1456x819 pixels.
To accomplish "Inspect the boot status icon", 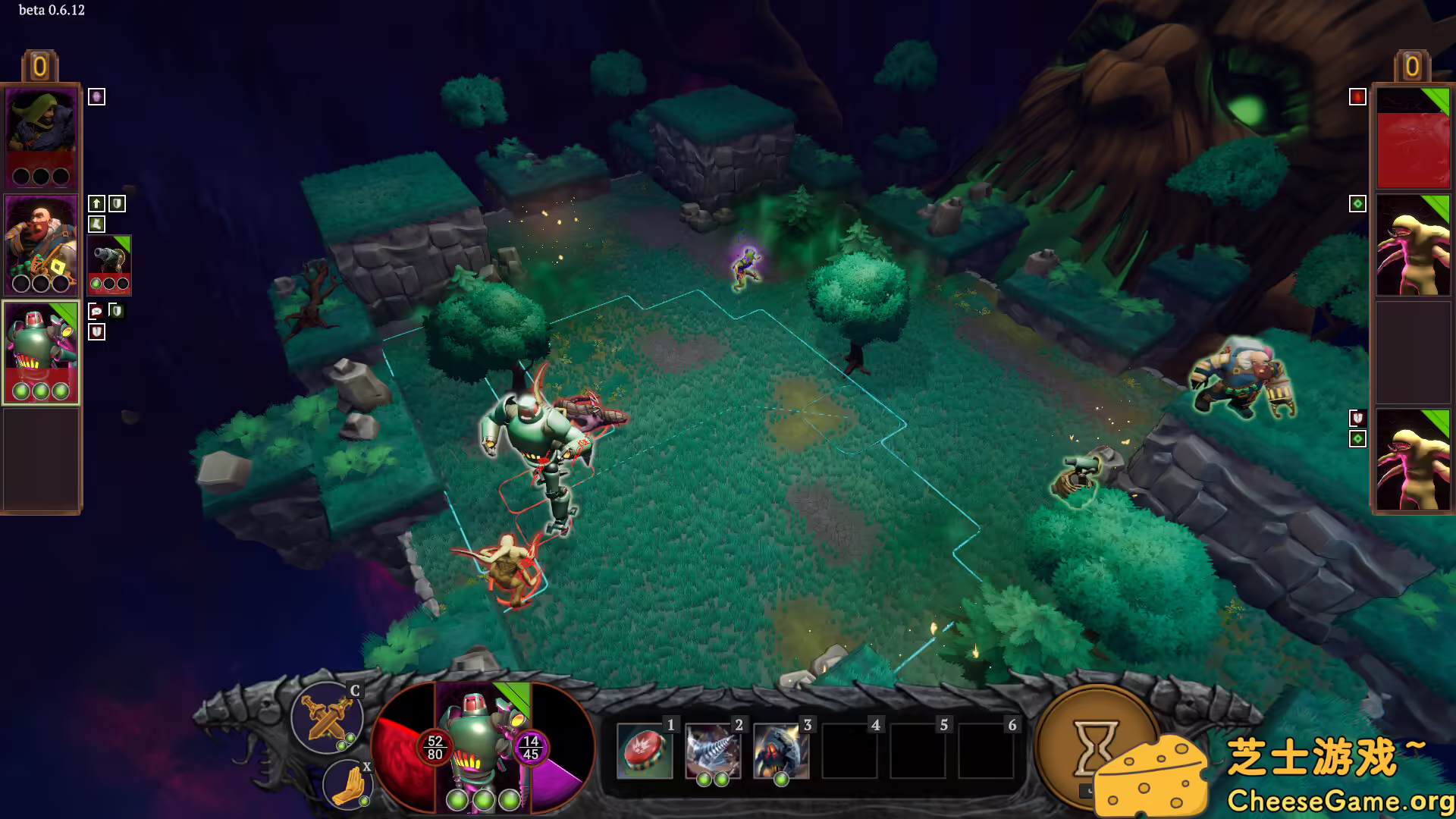I will (96, 224).
